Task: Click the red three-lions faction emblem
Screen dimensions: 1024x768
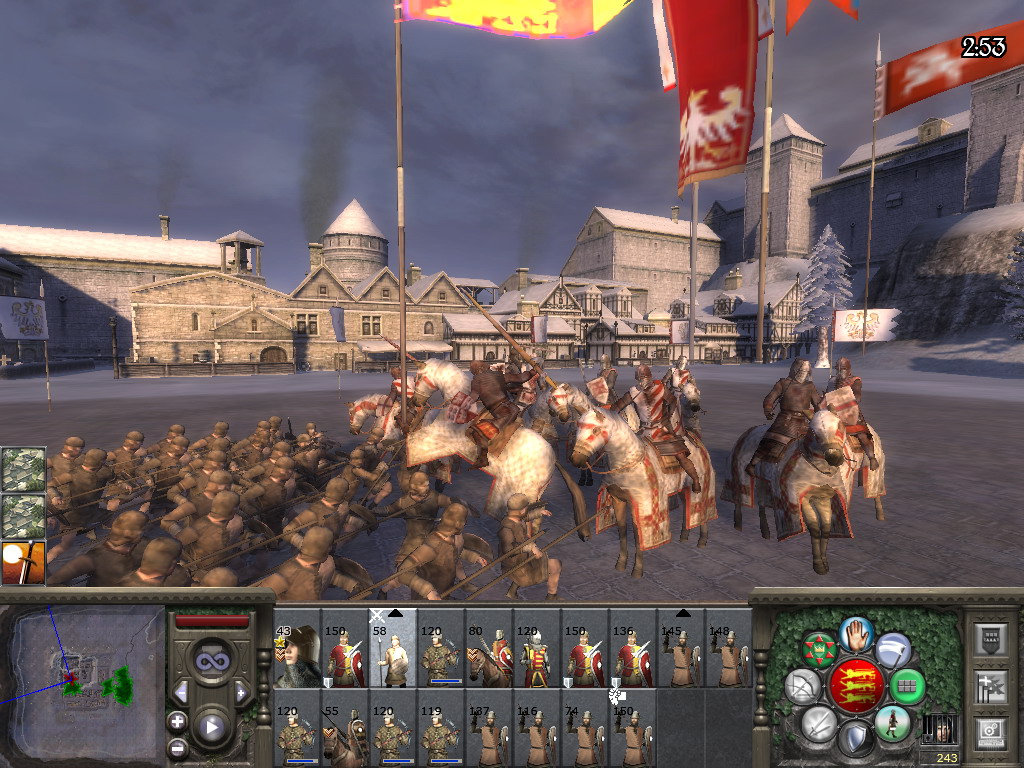Action: pyautogui.click(x=855, y=686)
